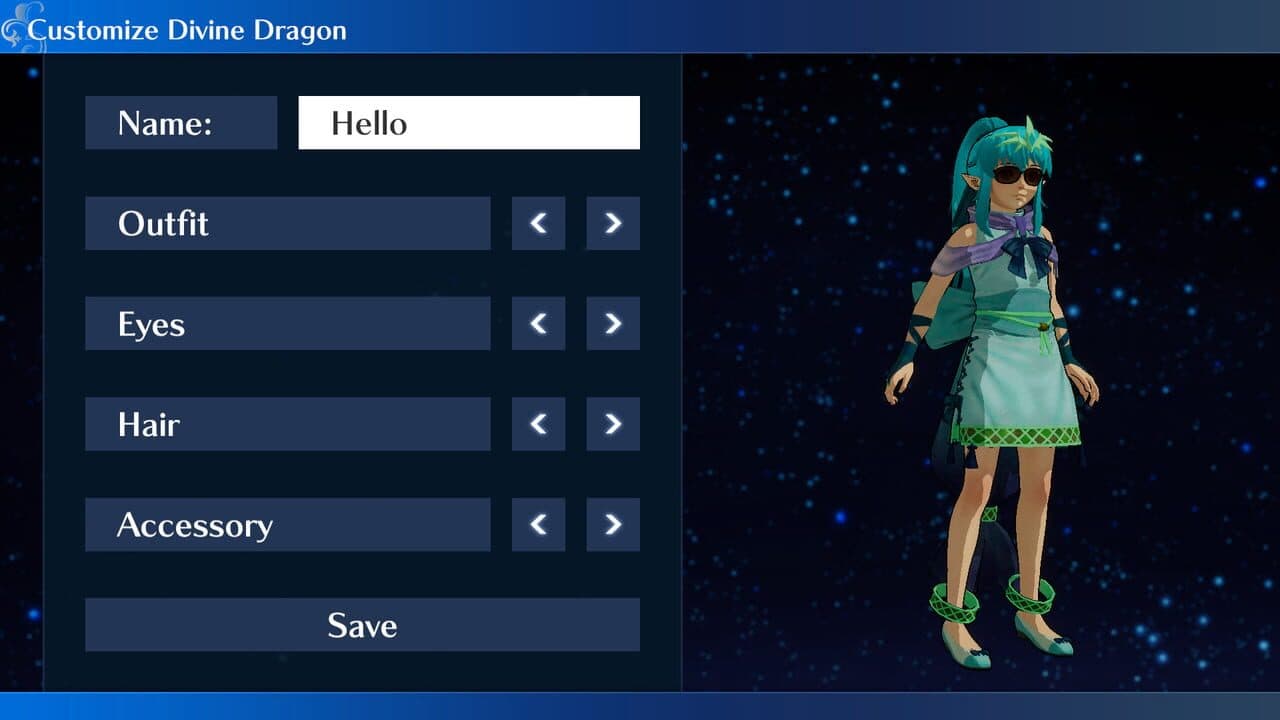This screenshot has width=1280, height=720.
Task: Select the Name label box
Action: pos(181,122)
